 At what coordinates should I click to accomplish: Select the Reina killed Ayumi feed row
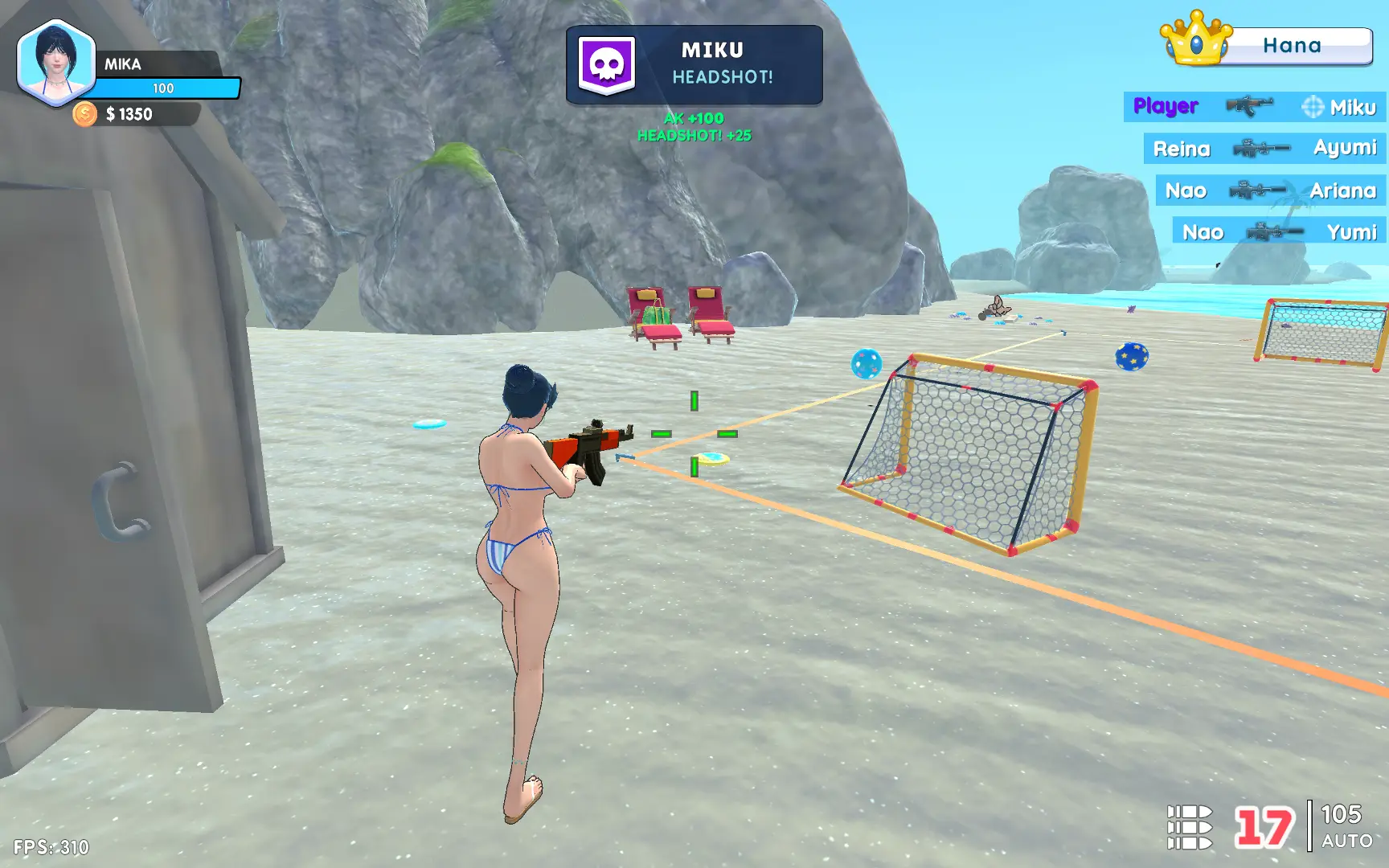(x=1264, y=149)
